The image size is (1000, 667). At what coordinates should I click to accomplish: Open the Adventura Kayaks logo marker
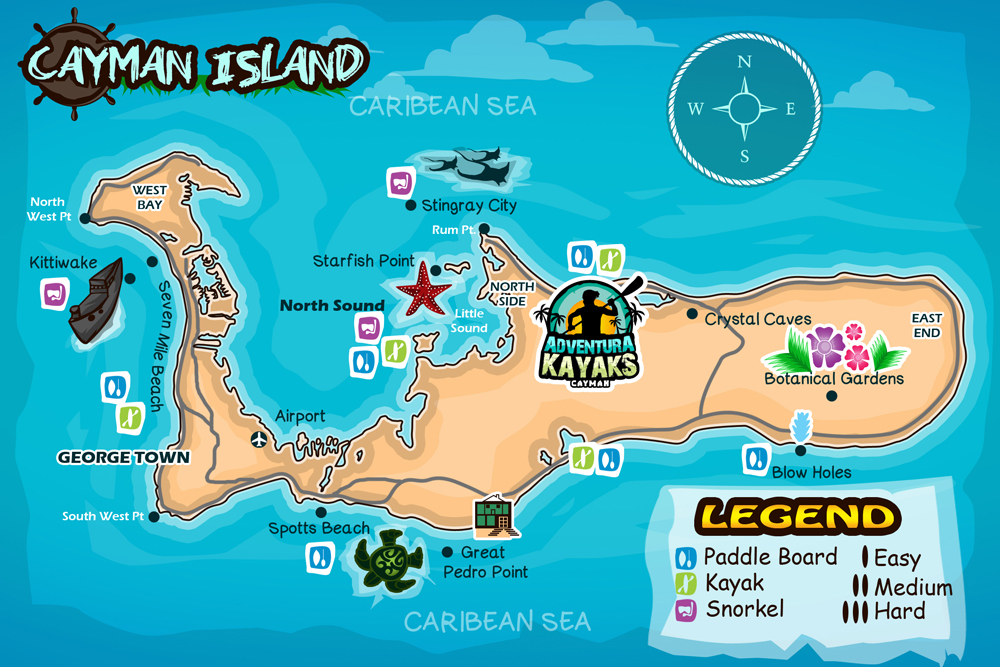[589, 330]
